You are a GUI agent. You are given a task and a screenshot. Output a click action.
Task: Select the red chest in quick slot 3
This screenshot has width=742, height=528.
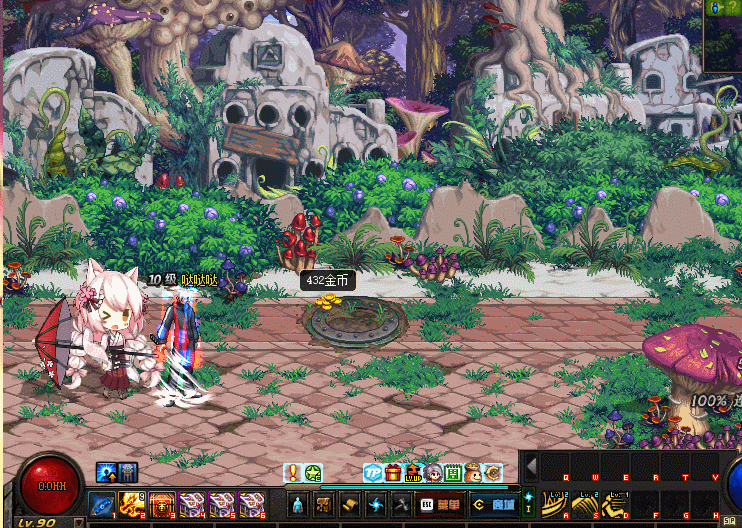162,504
